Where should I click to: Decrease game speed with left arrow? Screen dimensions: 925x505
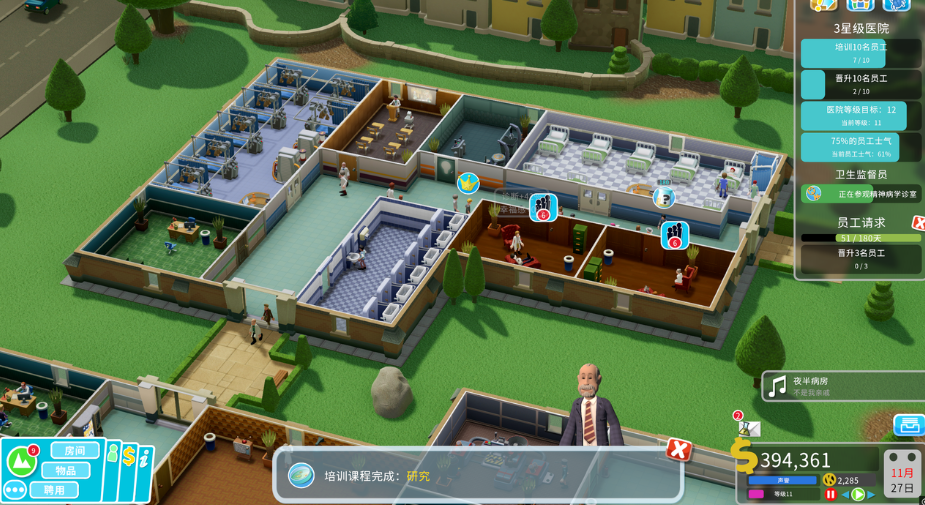pyautogui.click(x=844, y=494)
